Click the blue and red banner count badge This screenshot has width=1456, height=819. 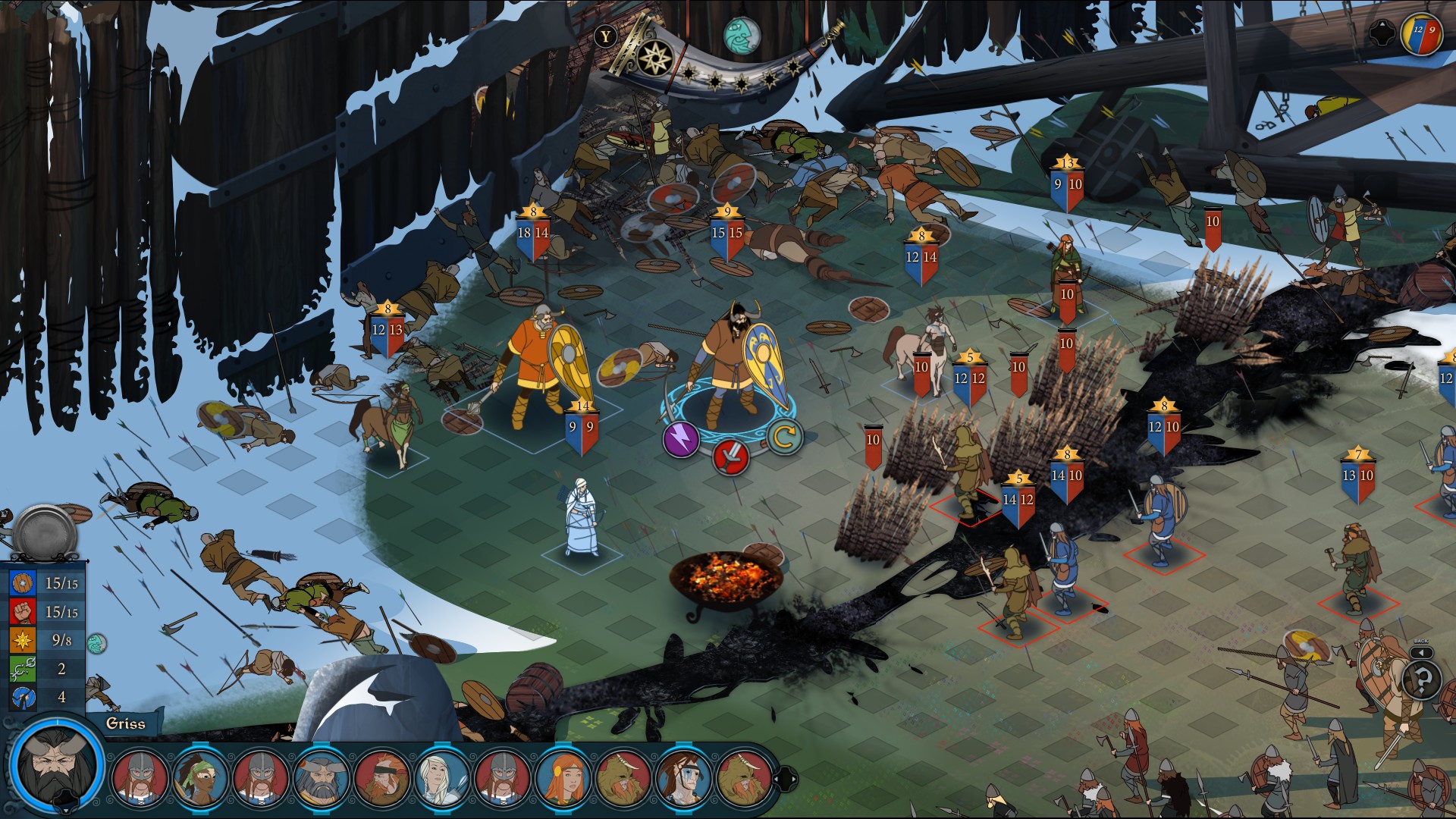tap(1421, 34)
